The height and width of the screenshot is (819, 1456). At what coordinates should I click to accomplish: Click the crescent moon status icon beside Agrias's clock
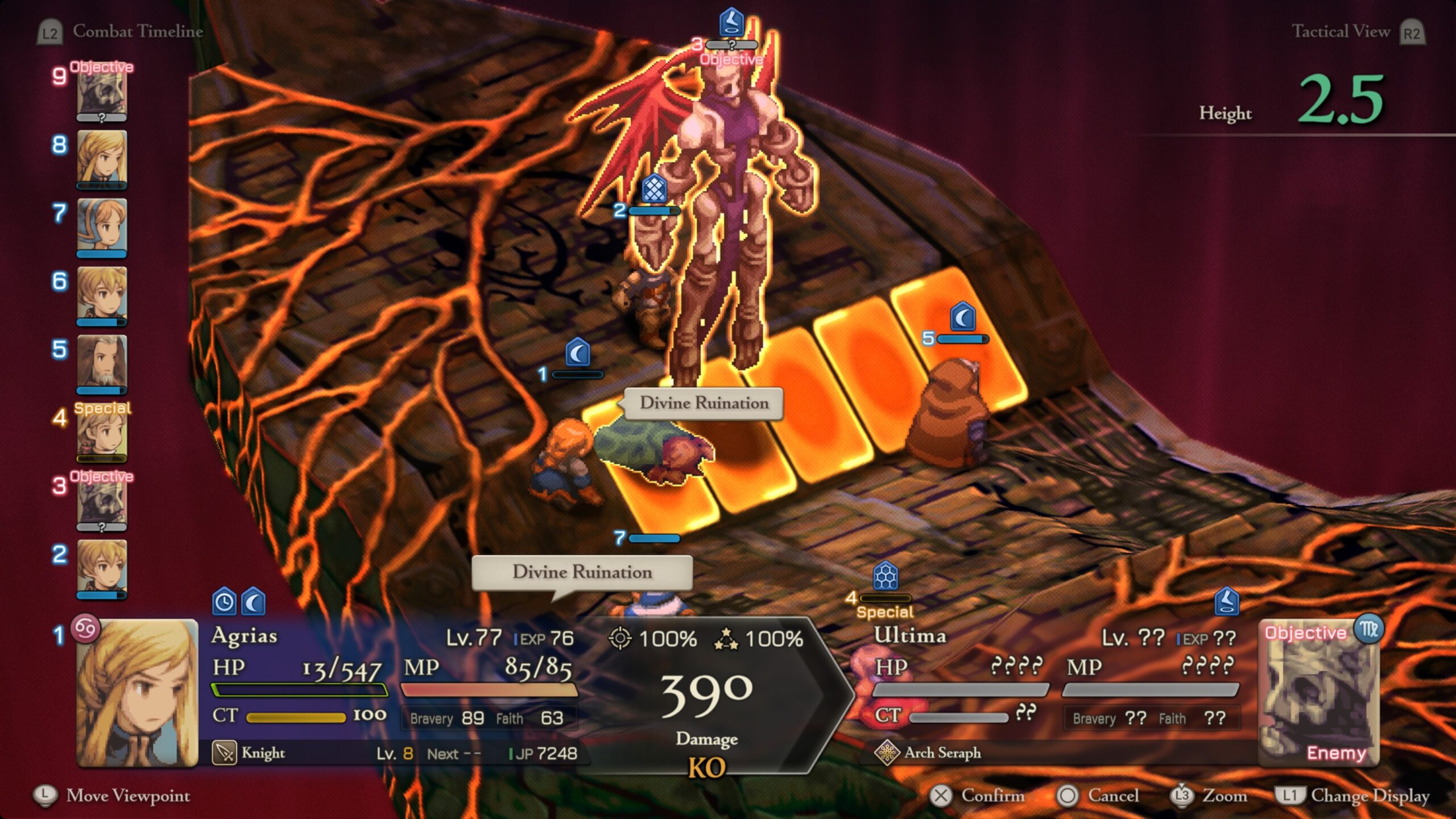coord(253,601)
